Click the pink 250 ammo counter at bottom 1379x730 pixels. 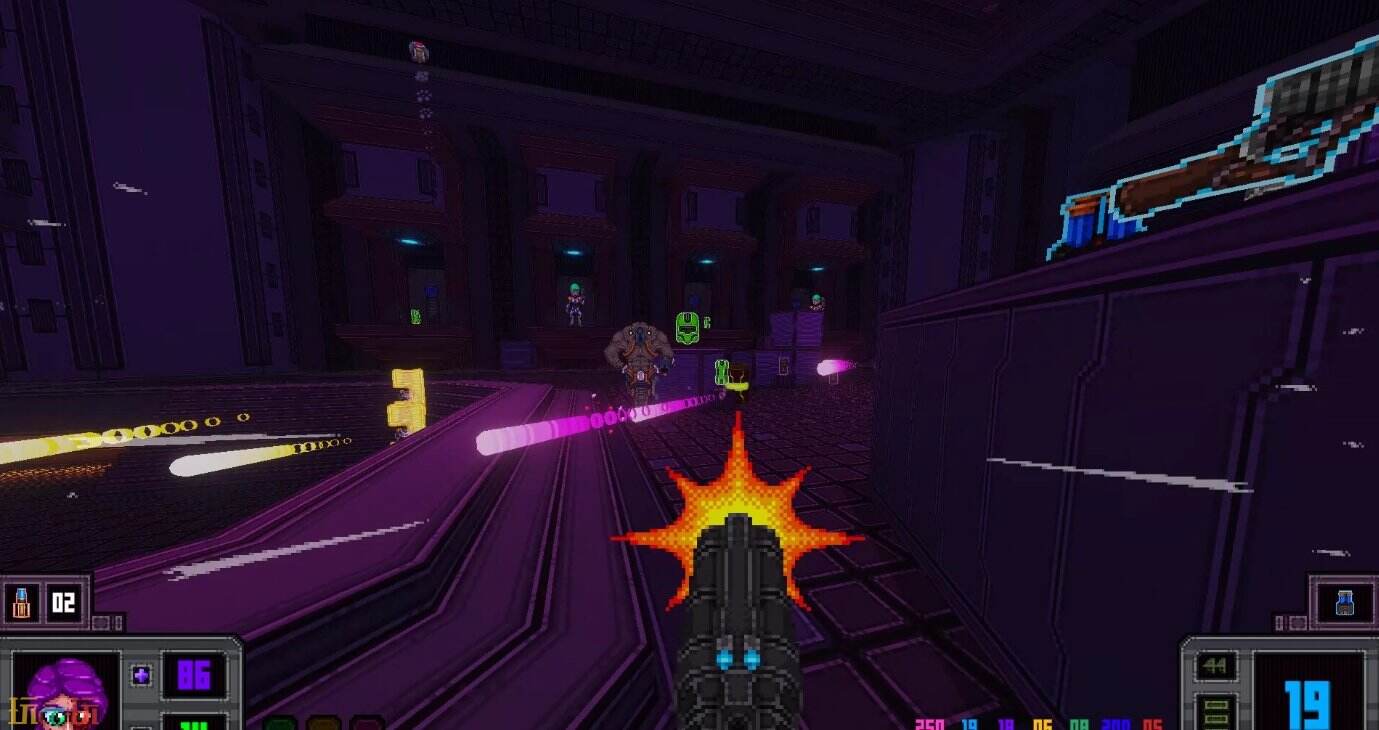click(930, 725)
